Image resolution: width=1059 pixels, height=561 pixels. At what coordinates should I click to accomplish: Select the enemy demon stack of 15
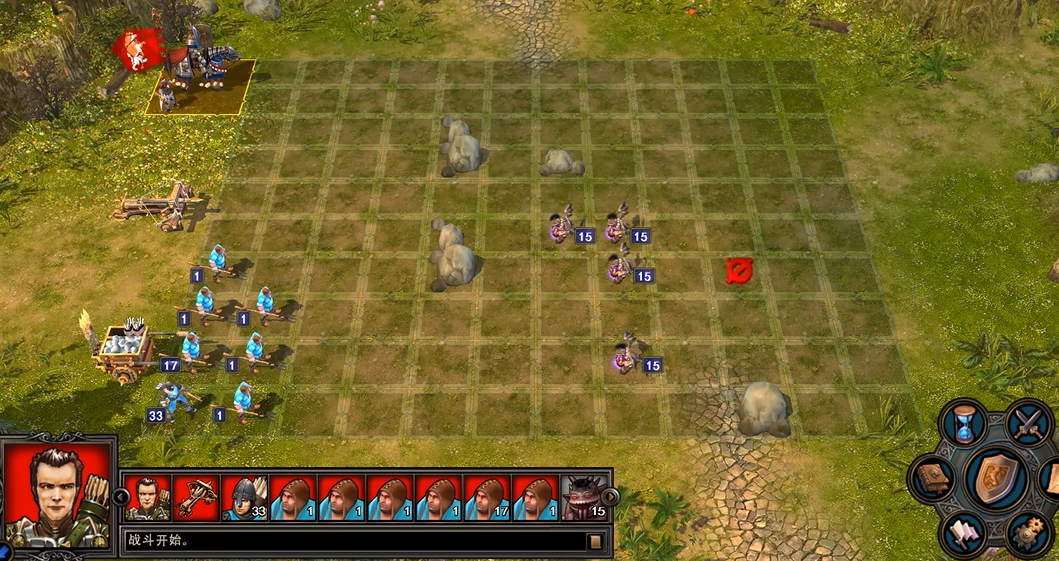click(x=585, y=496)
